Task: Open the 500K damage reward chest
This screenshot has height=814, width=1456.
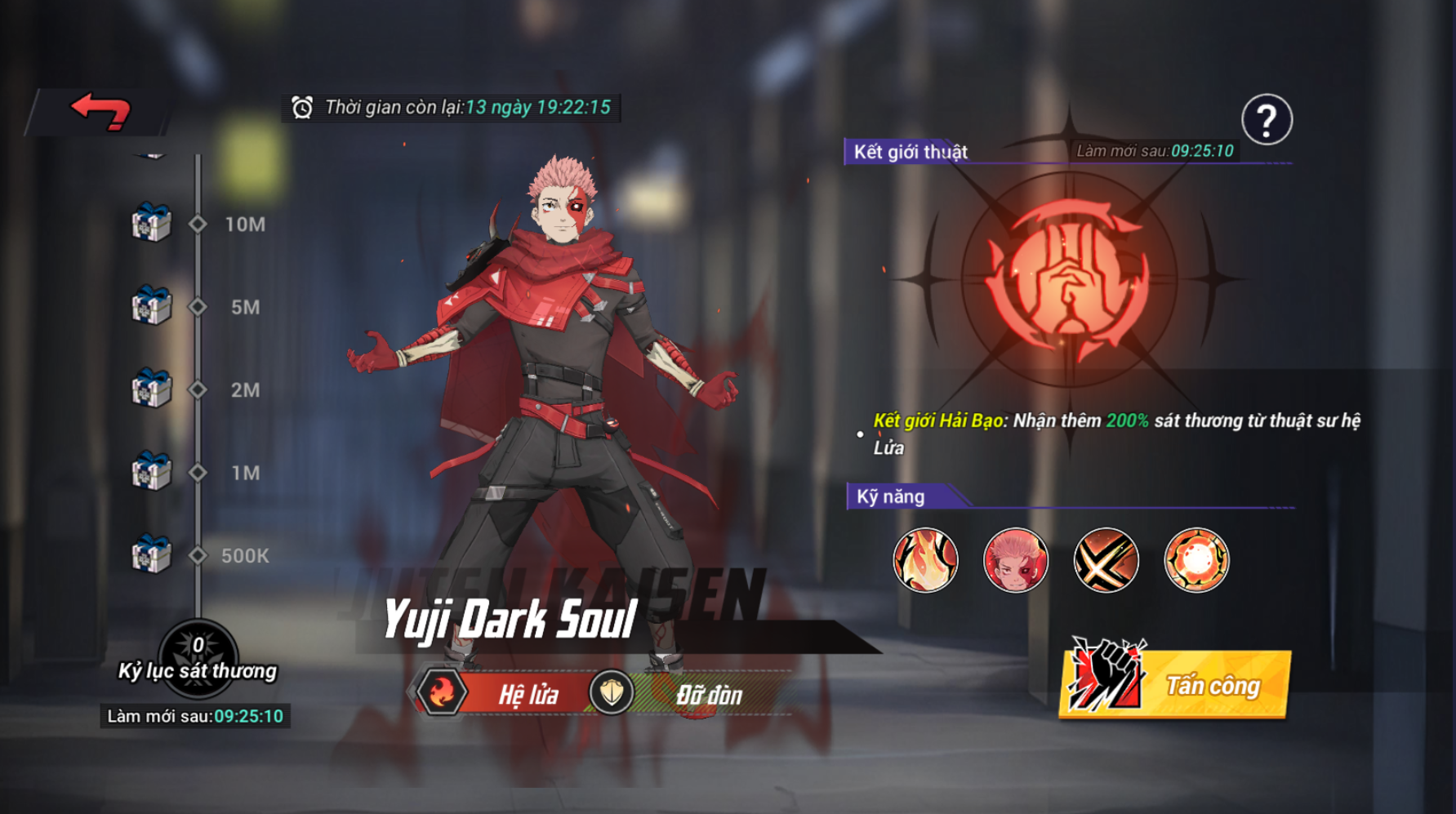Action: (x=152, y=554)
